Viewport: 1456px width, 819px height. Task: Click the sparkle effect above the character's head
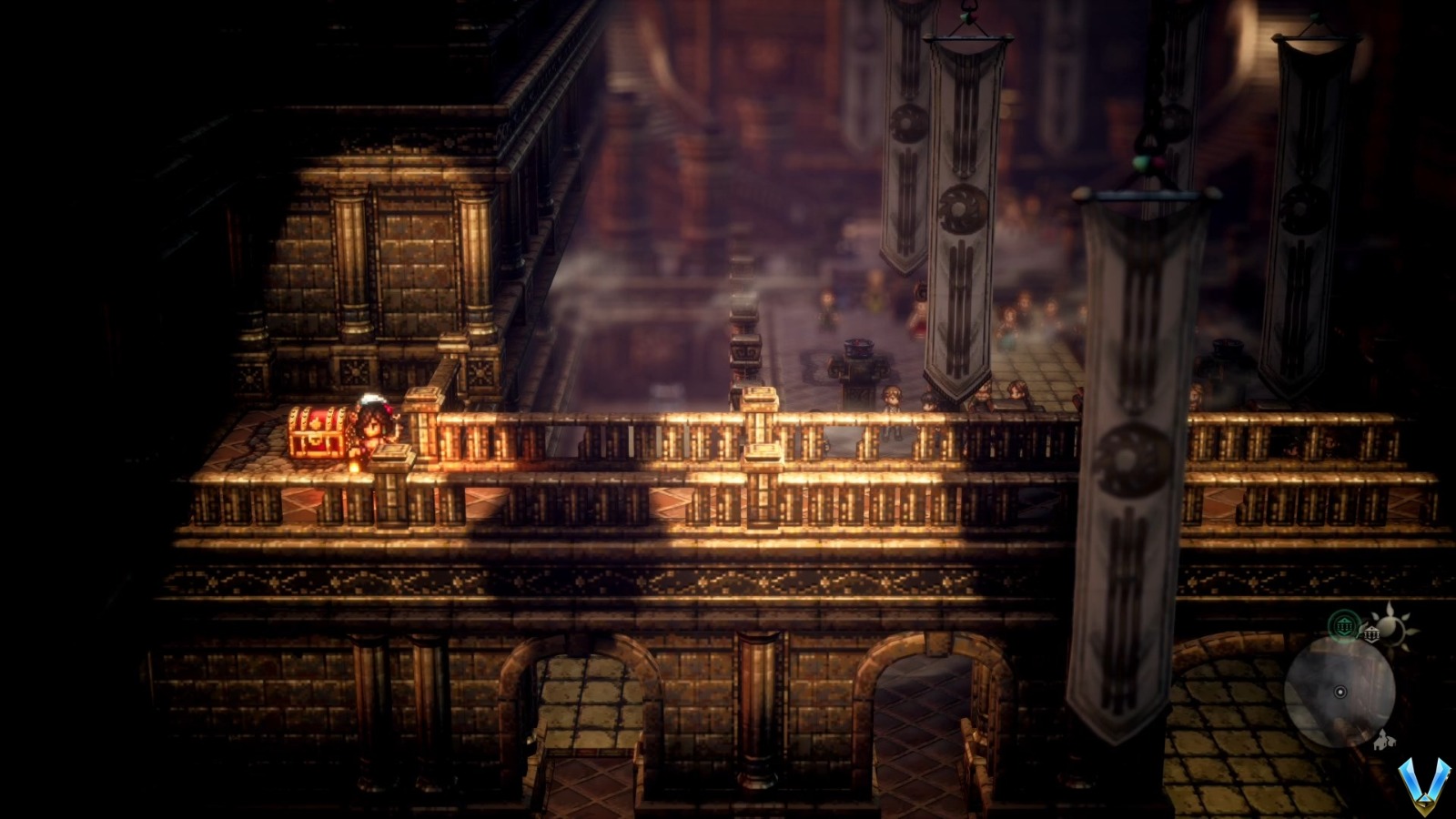click(372, 398)
